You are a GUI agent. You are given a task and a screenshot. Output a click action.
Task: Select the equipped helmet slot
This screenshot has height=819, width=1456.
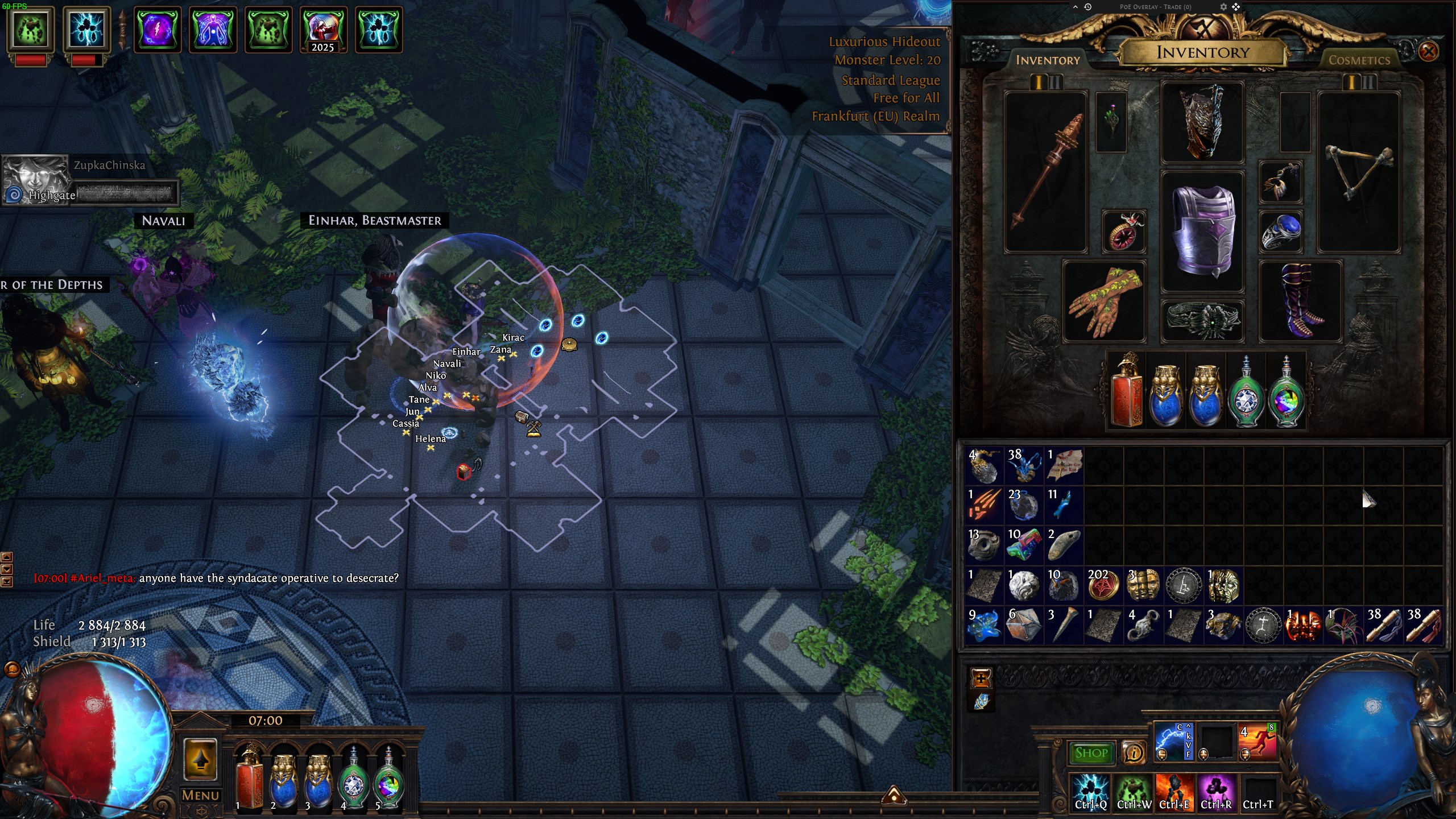click(1202, 121)
